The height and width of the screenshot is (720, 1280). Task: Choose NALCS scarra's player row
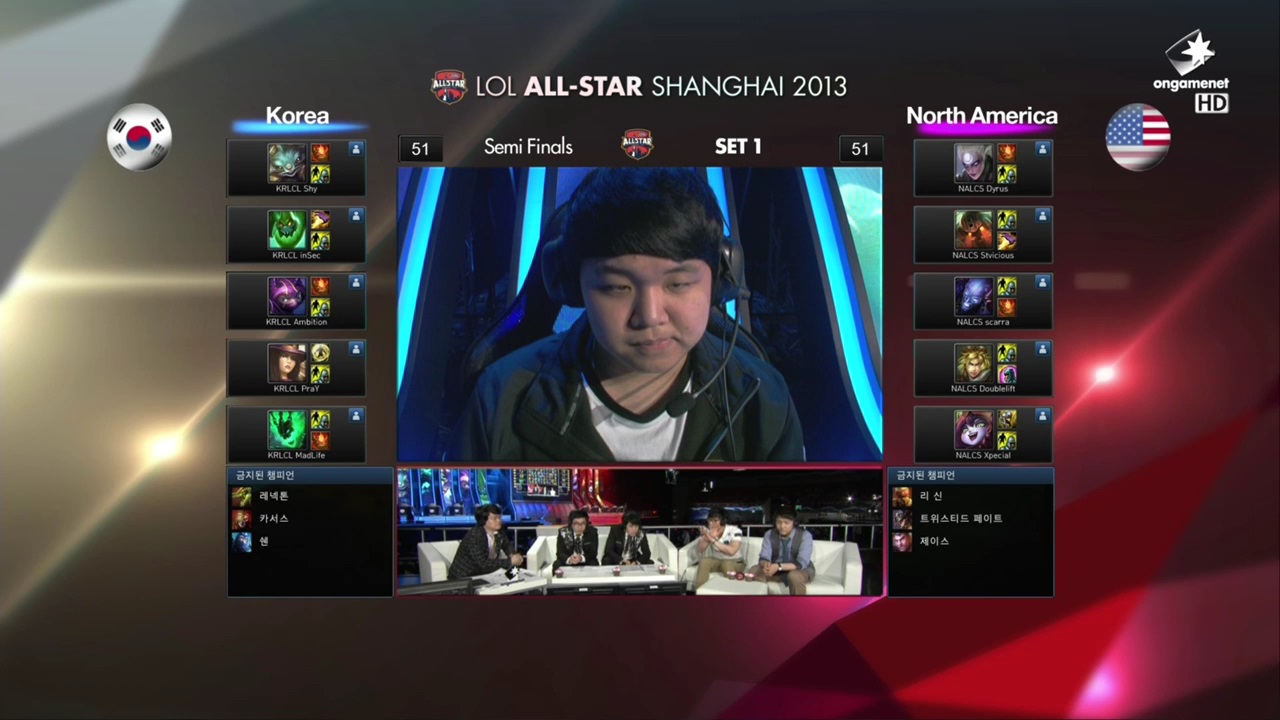pos(983,301)
